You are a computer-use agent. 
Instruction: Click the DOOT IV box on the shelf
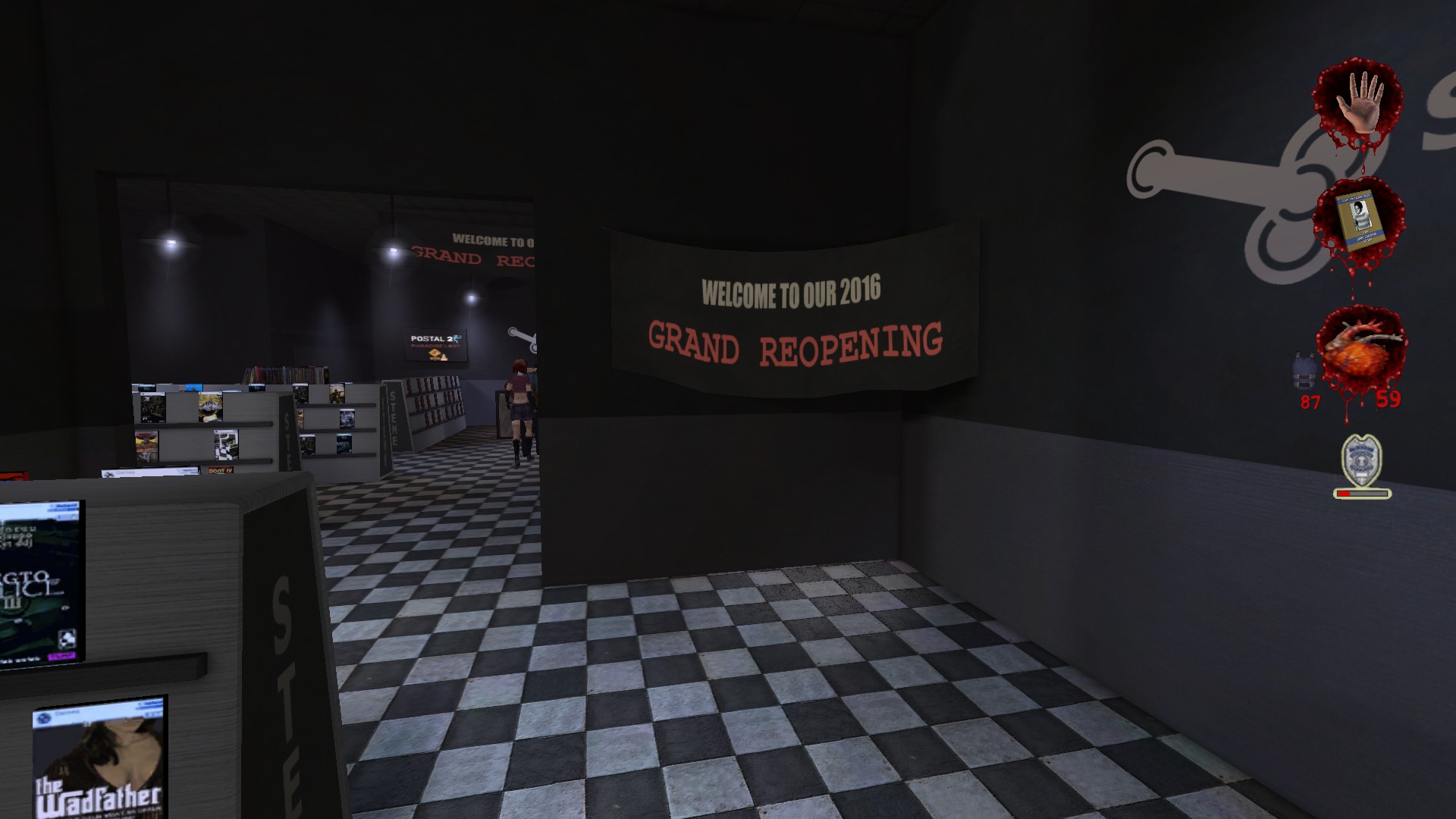(x=221, y=471)
